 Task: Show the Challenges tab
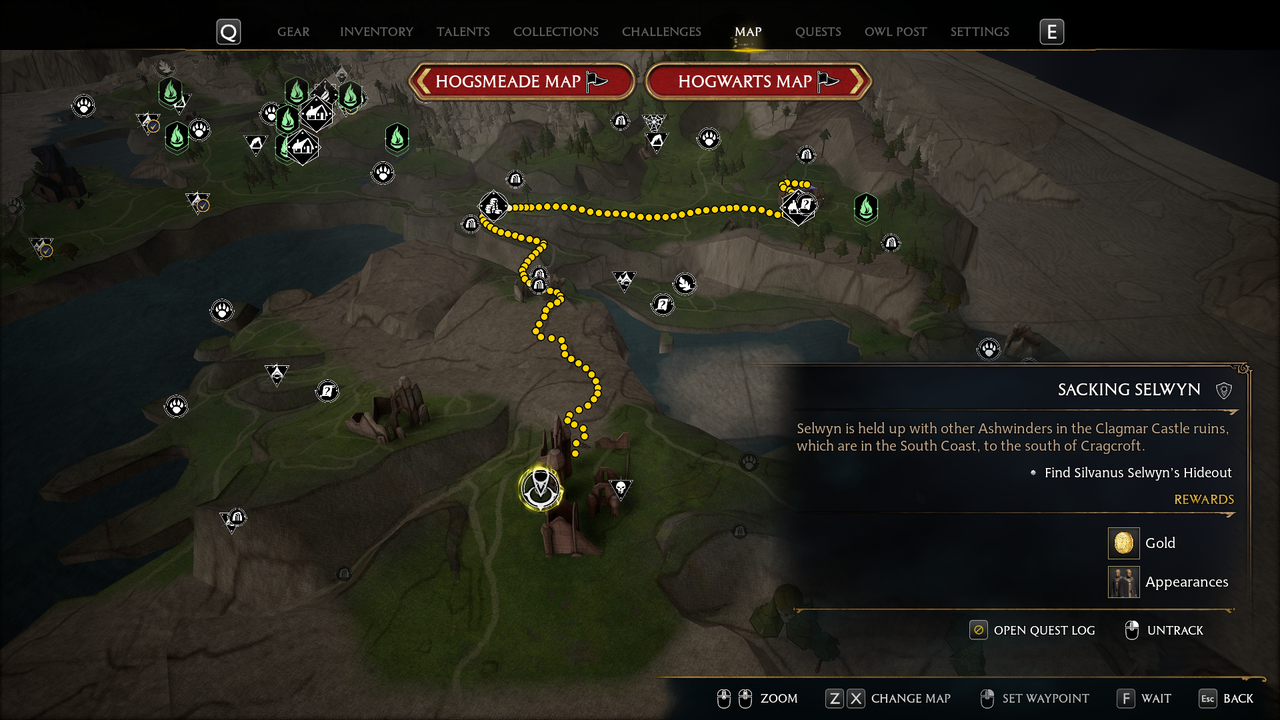(661, 32)
